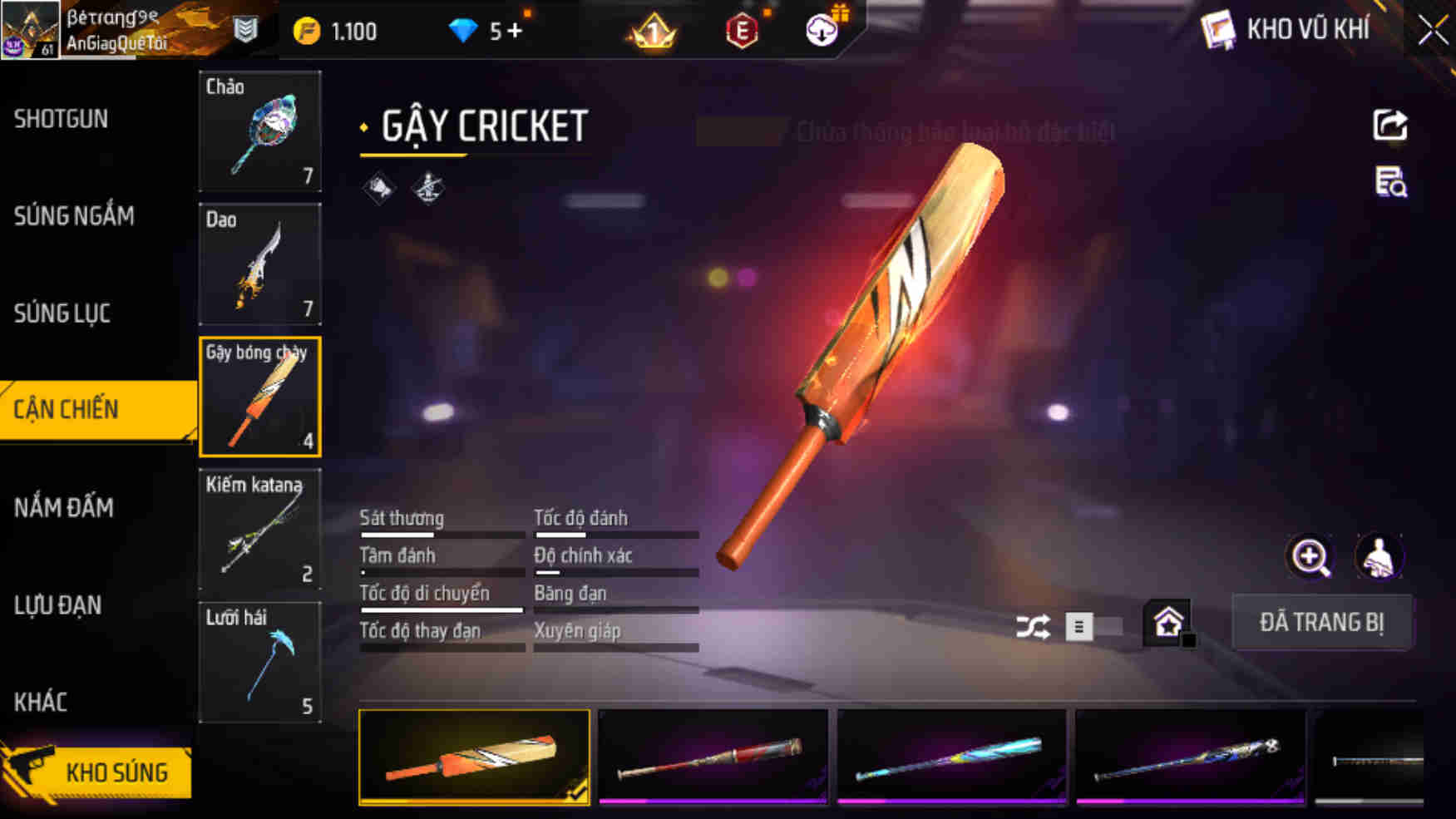Click the weapon inspect magnifier icon below share
The height and width of the screenshot is (819, 1456).
click(1391, 185)
